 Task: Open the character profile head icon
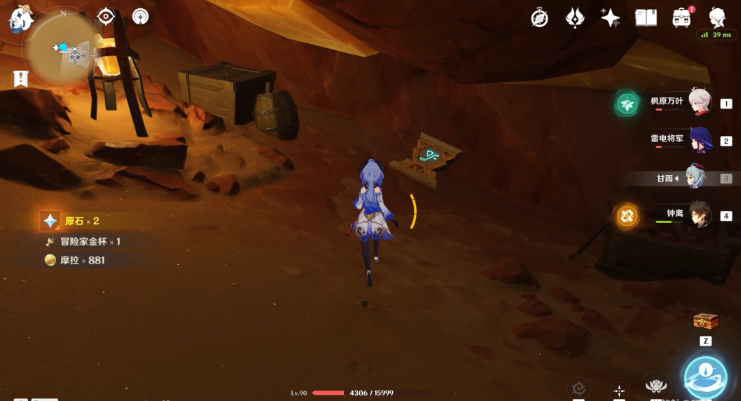717,17
